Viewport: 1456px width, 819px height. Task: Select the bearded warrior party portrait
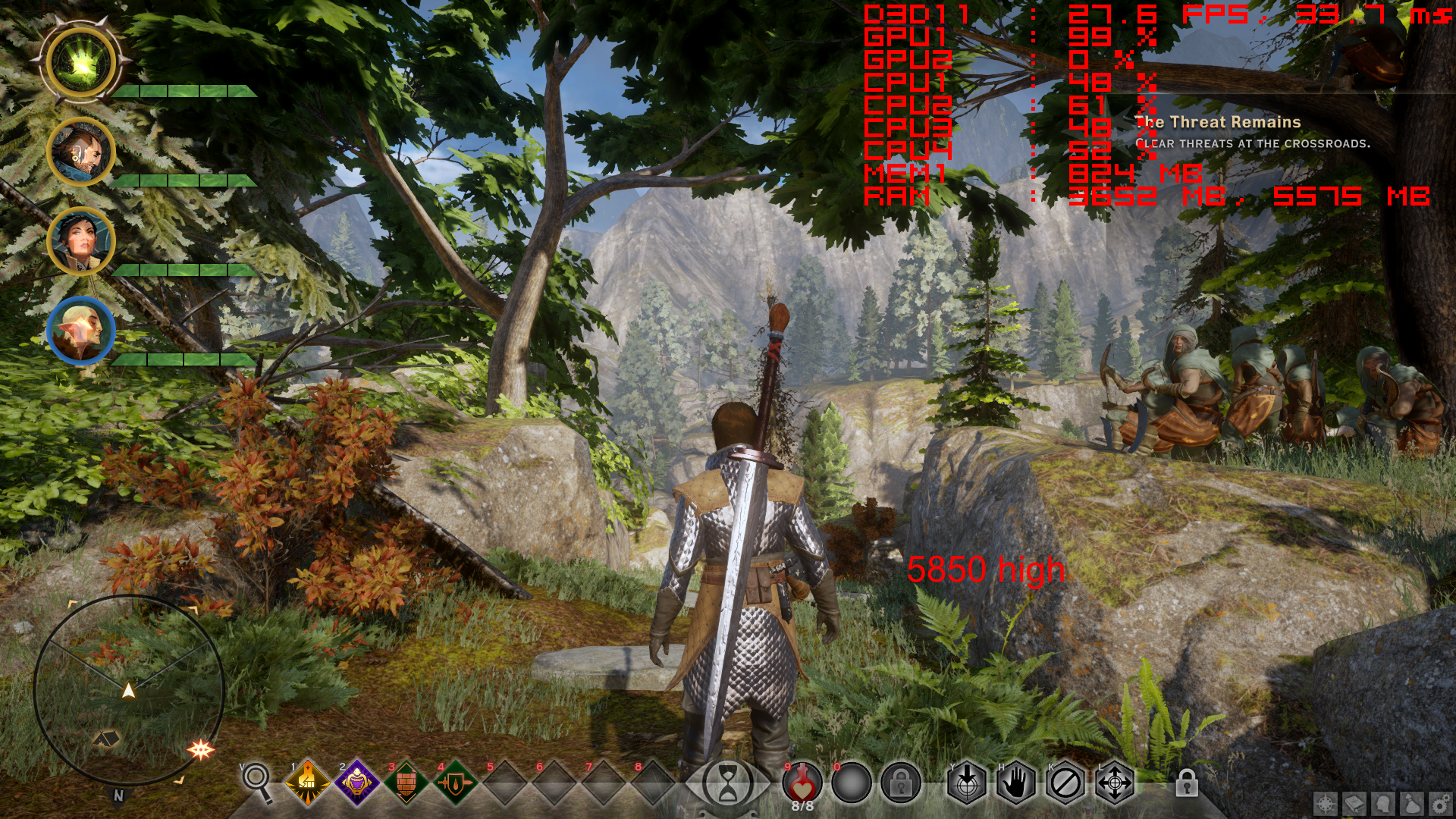click(81, 152)
